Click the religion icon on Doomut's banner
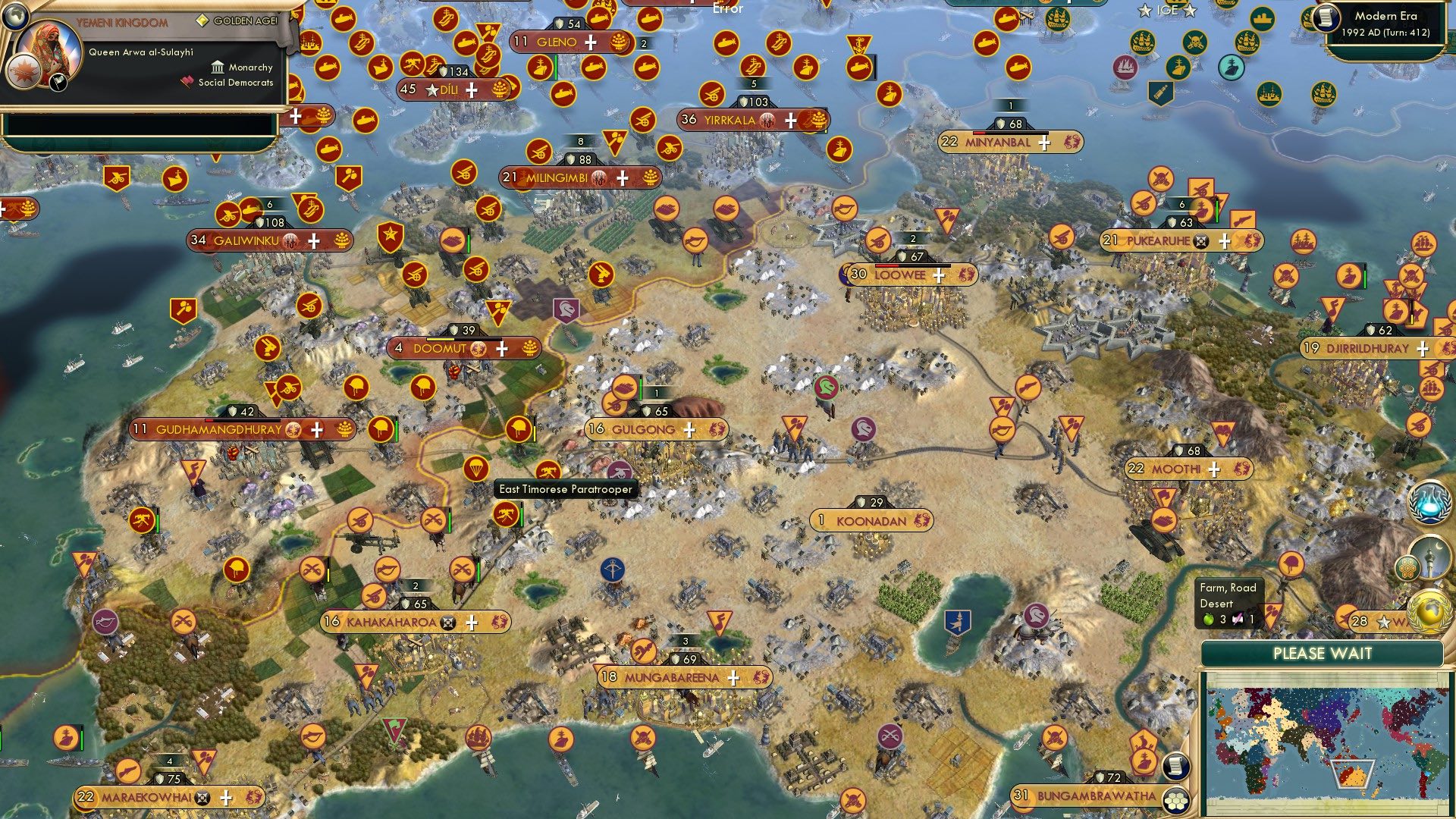 pyautogui.click(x=478, y=350)
